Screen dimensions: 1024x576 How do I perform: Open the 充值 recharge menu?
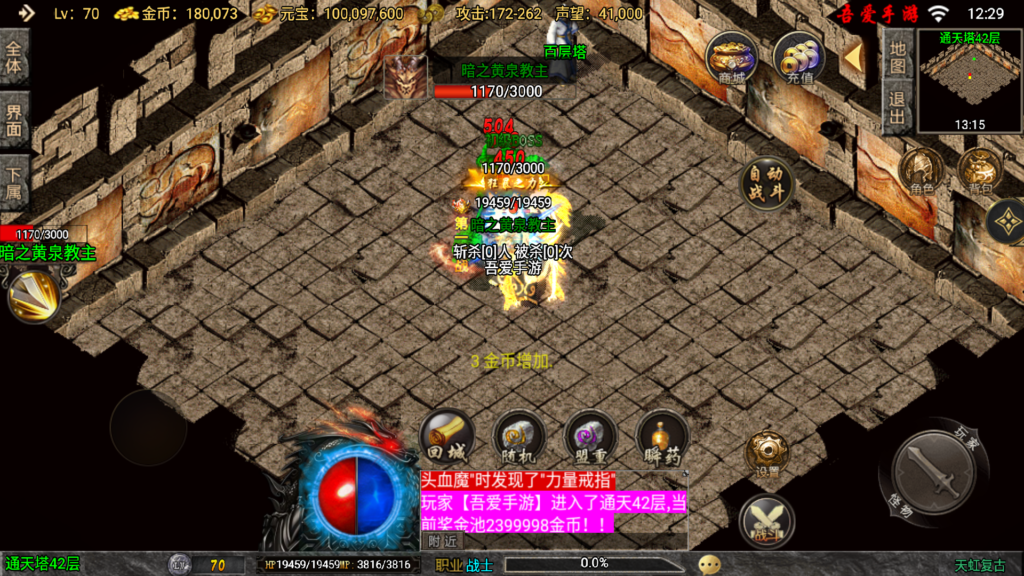799,58
